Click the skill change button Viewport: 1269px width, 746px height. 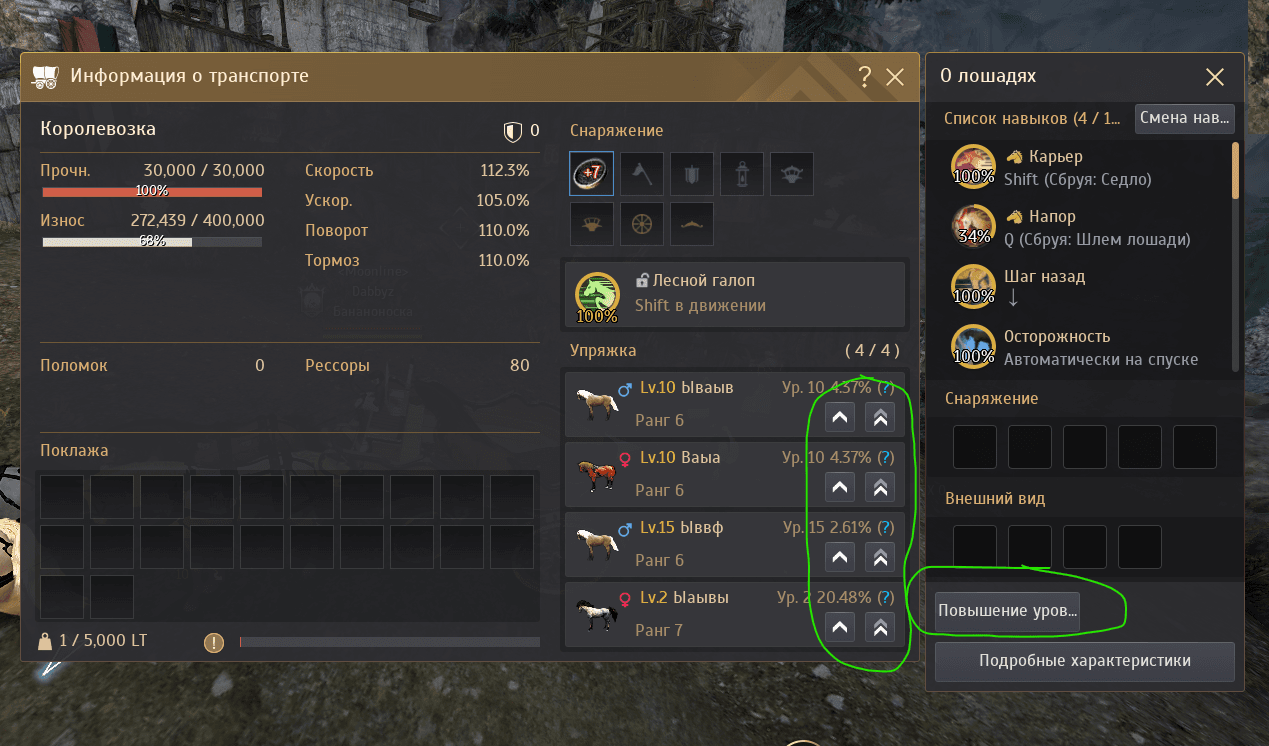[1185, 118]
